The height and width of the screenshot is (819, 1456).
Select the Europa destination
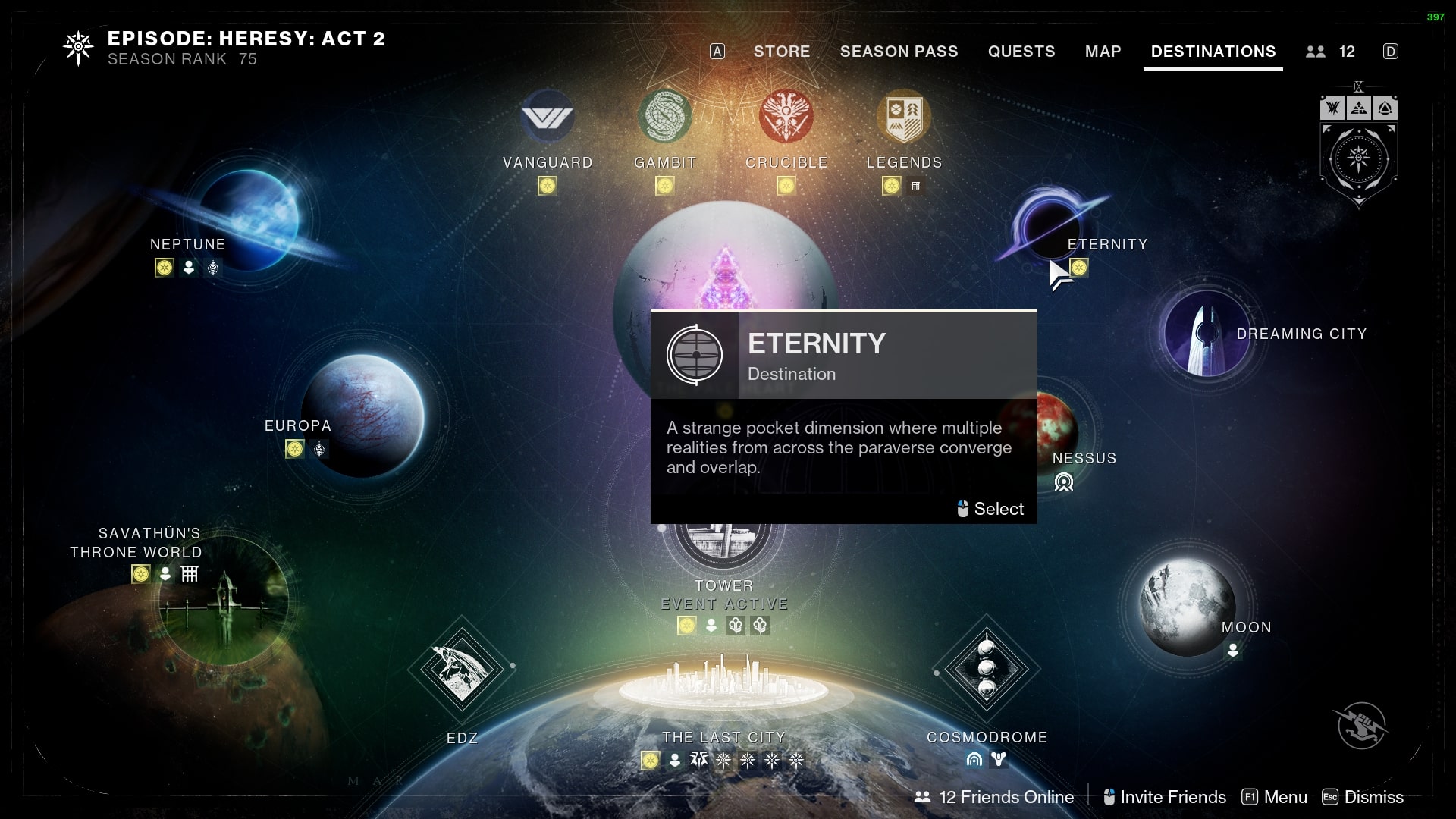point(364,416)
